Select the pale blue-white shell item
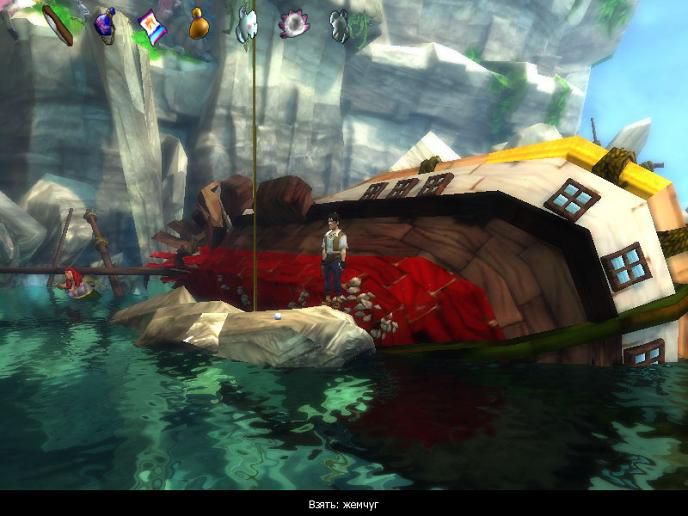 [x=246, y=23]
